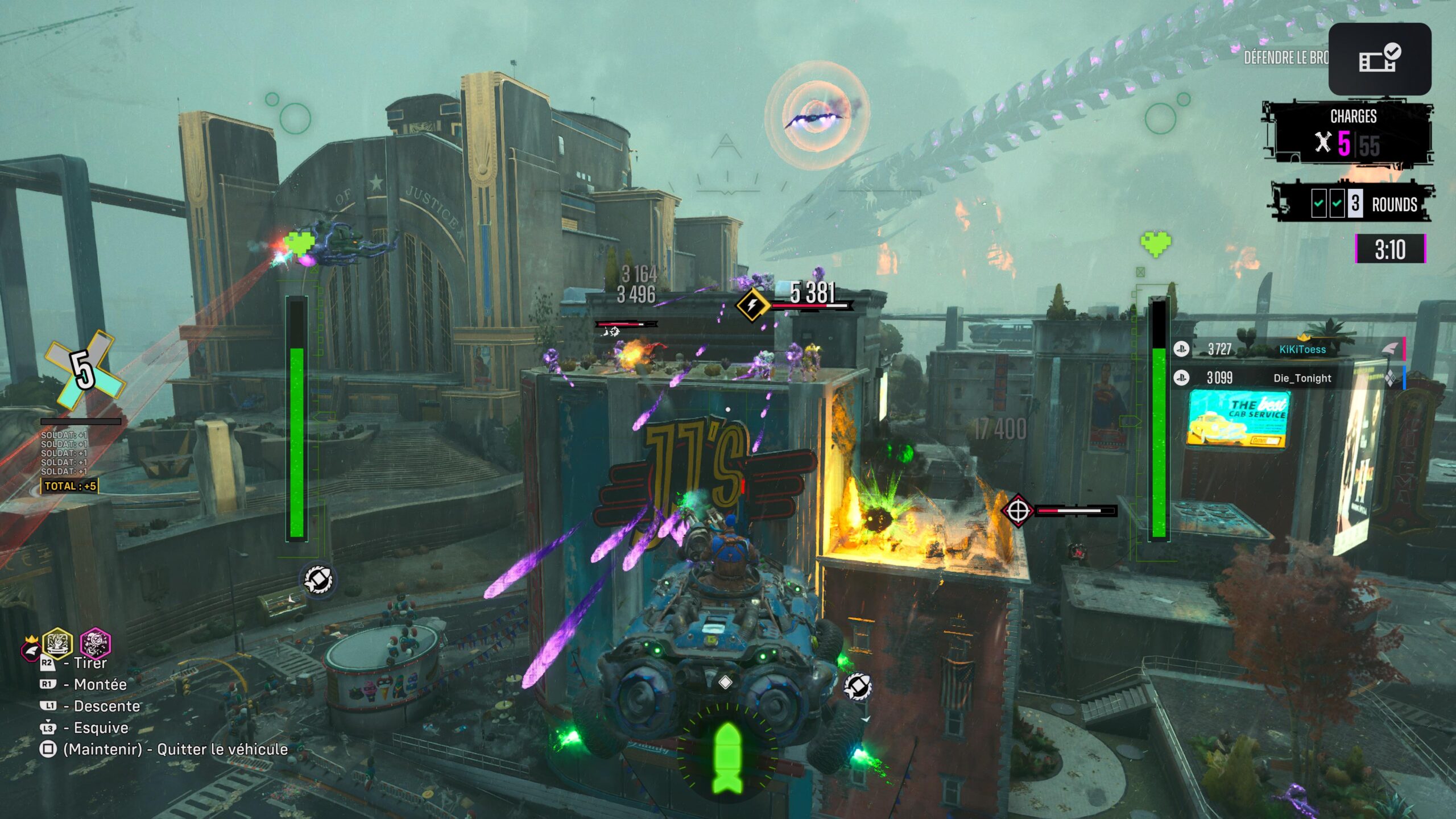Click the lightning bolt enemy marker

752,305
